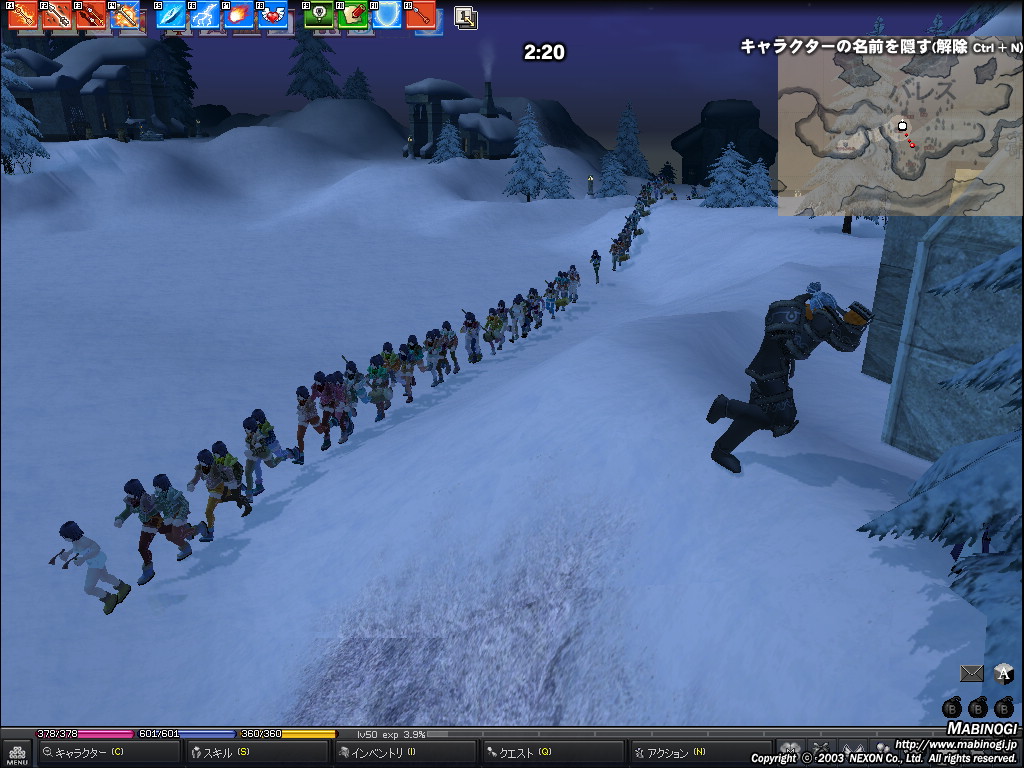Cast the F7 fireball skill
This screenshot has width=1024, height=768.
(238, 15)
